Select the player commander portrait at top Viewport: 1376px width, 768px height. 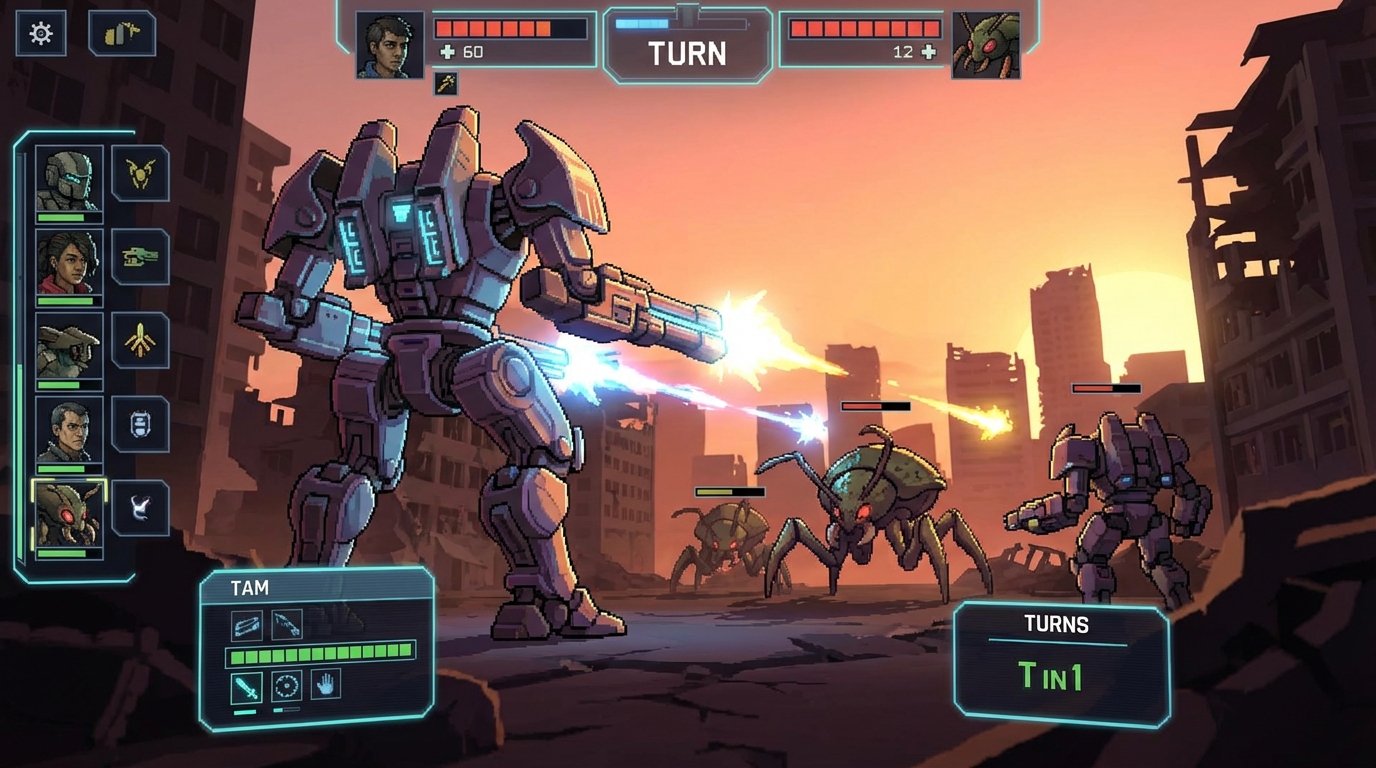(390, 45)
